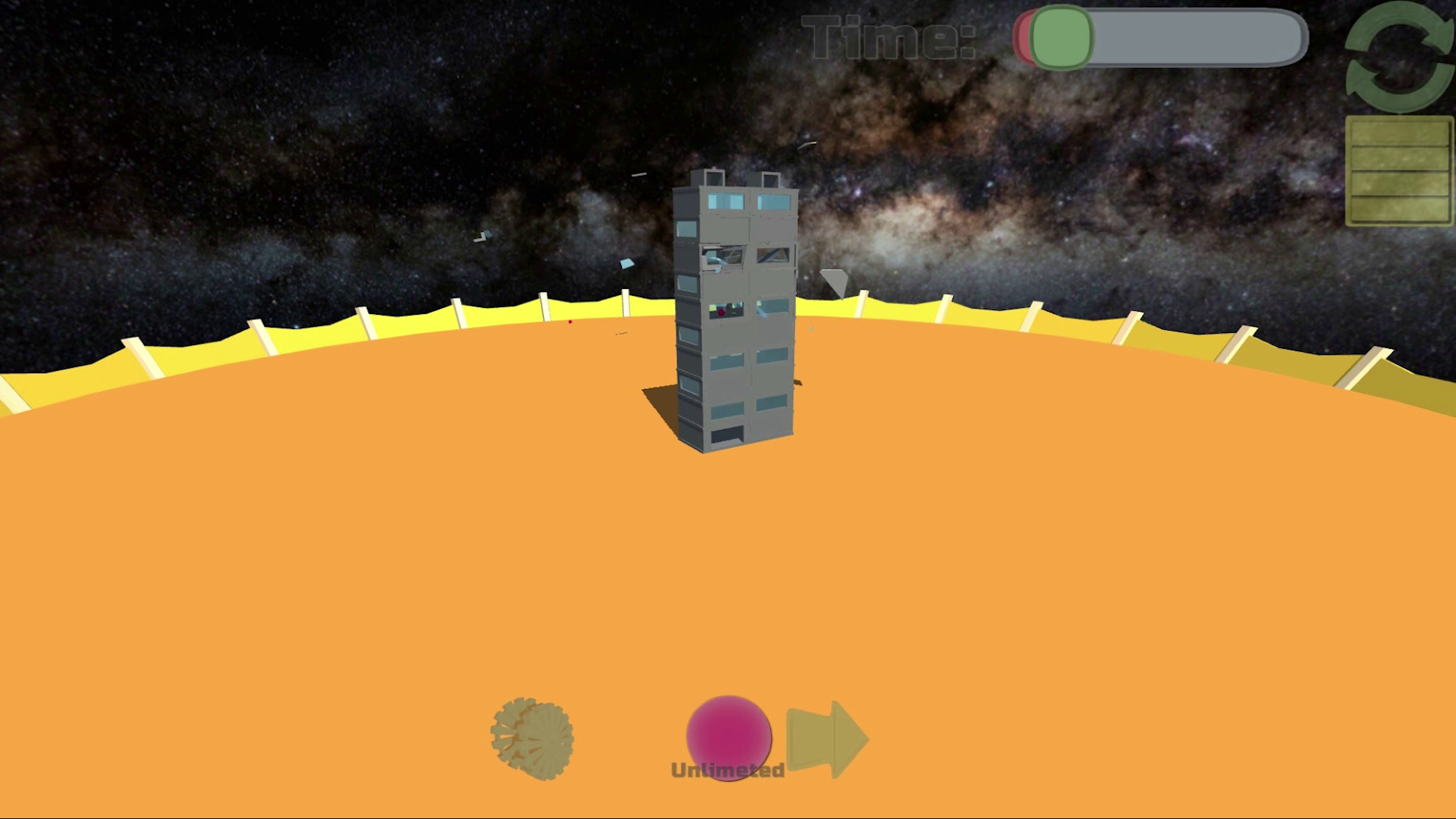Image resolution: width=1456 pixels, height=819 pixels.
Task: Click the debris fragment left of the tower
Action: tap(482, 237)
